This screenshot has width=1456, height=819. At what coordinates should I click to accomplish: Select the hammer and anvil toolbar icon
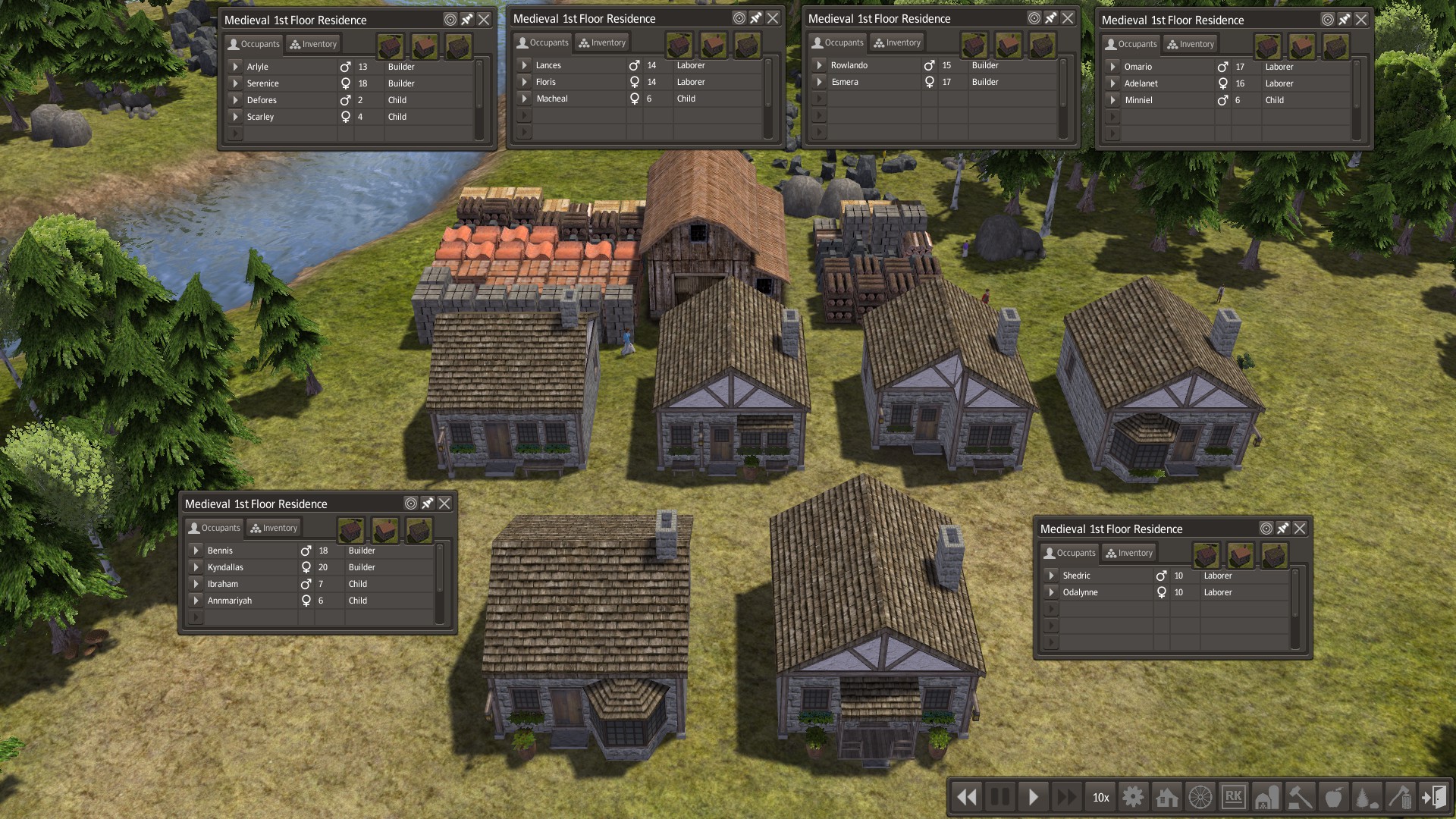coord(1301,797)
